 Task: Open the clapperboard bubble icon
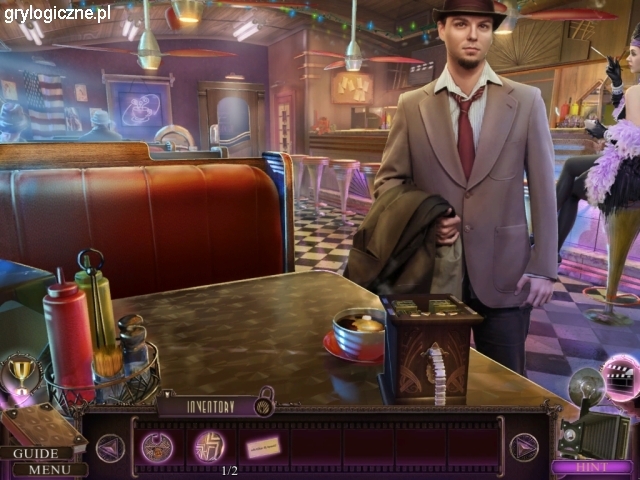620,378
